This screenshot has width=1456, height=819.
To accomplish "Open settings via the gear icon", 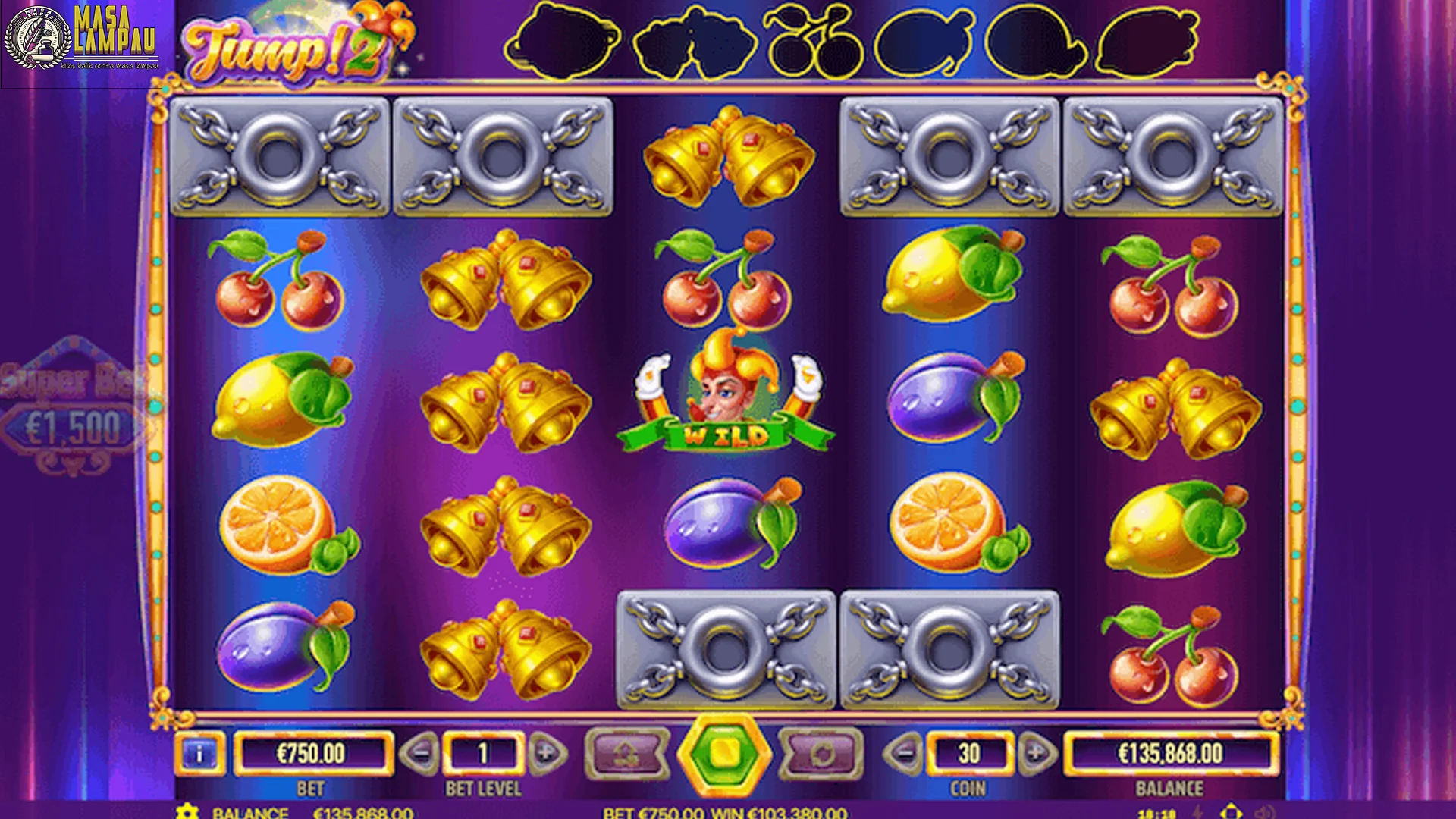I will click(x=187, y=812).
